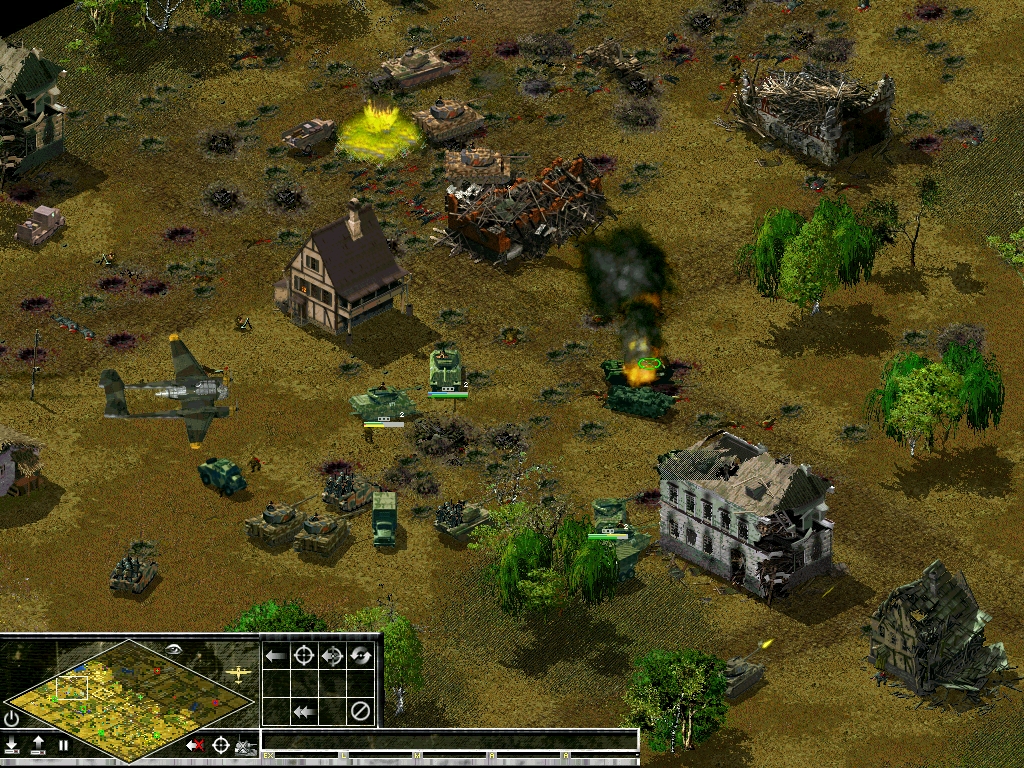Select the yellow airplane support icon
This screenshot has width=1024, height=768.
click(x=239, y=674)
